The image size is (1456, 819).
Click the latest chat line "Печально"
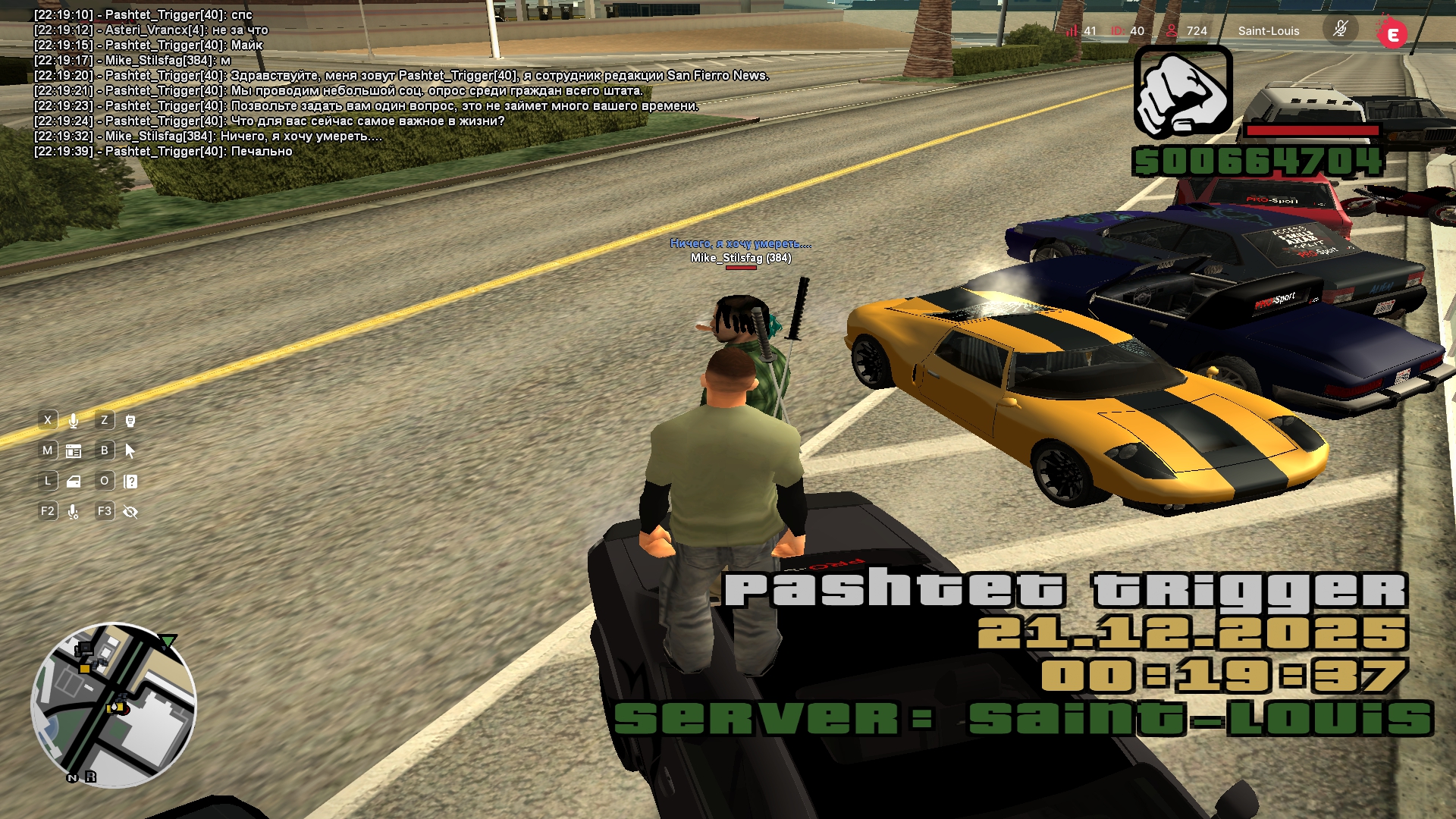(x=261, y=152)
